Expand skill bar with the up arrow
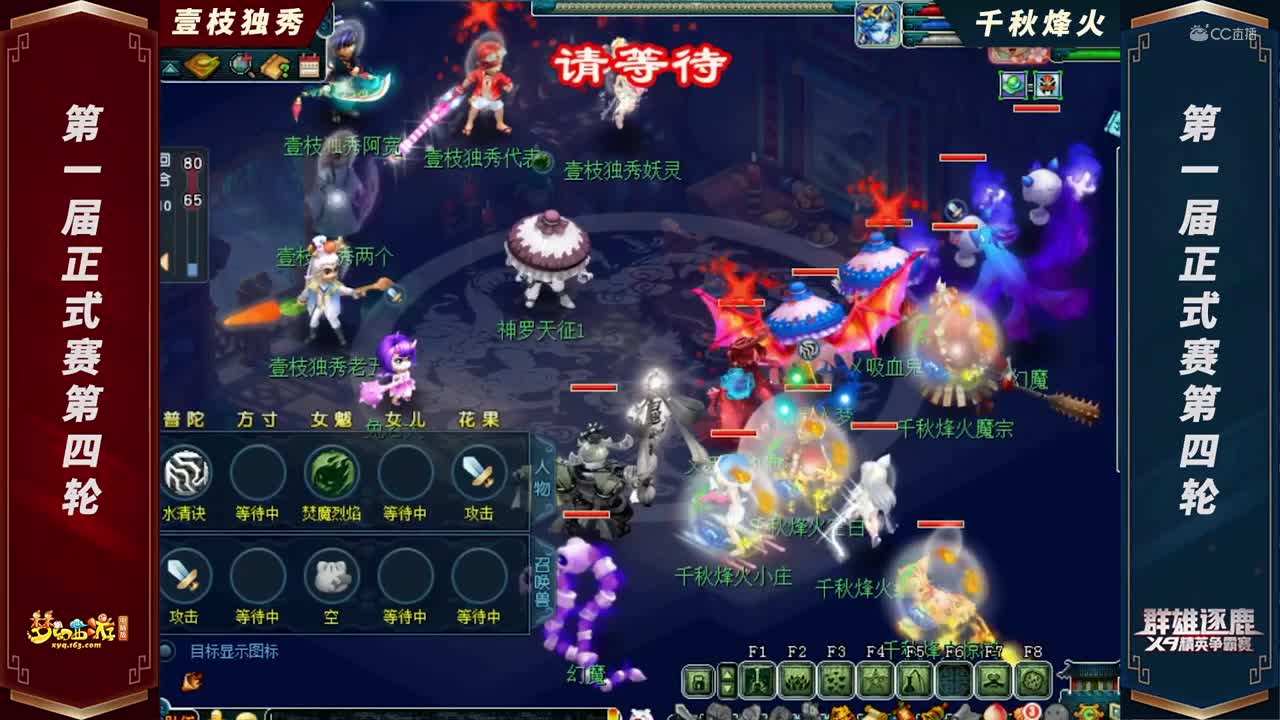This screenshot has width=1280, height=720. coord(726,676)
